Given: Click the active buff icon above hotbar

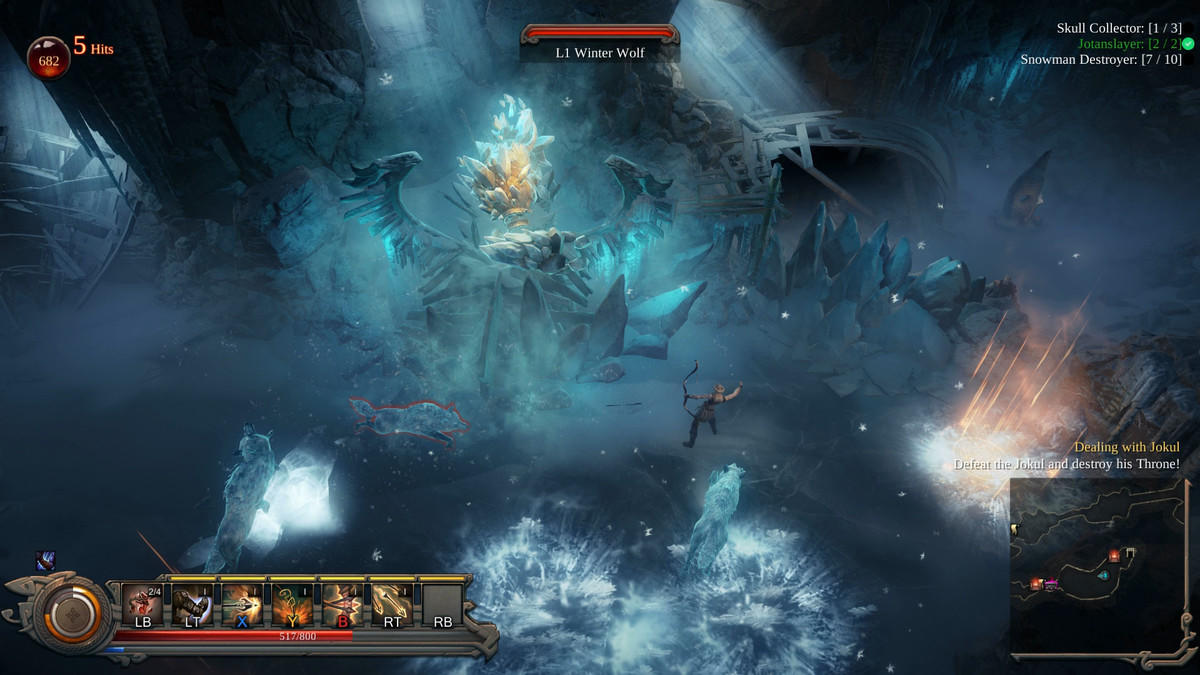Looking at the screenshot, I should coord(46,562).
